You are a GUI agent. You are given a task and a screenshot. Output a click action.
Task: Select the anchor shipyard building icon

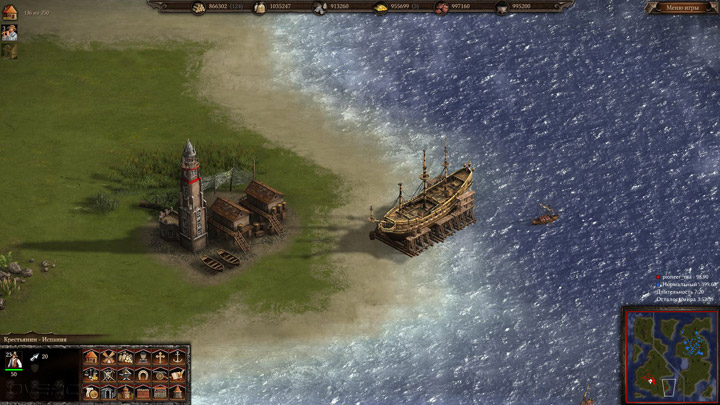[178, 358]
